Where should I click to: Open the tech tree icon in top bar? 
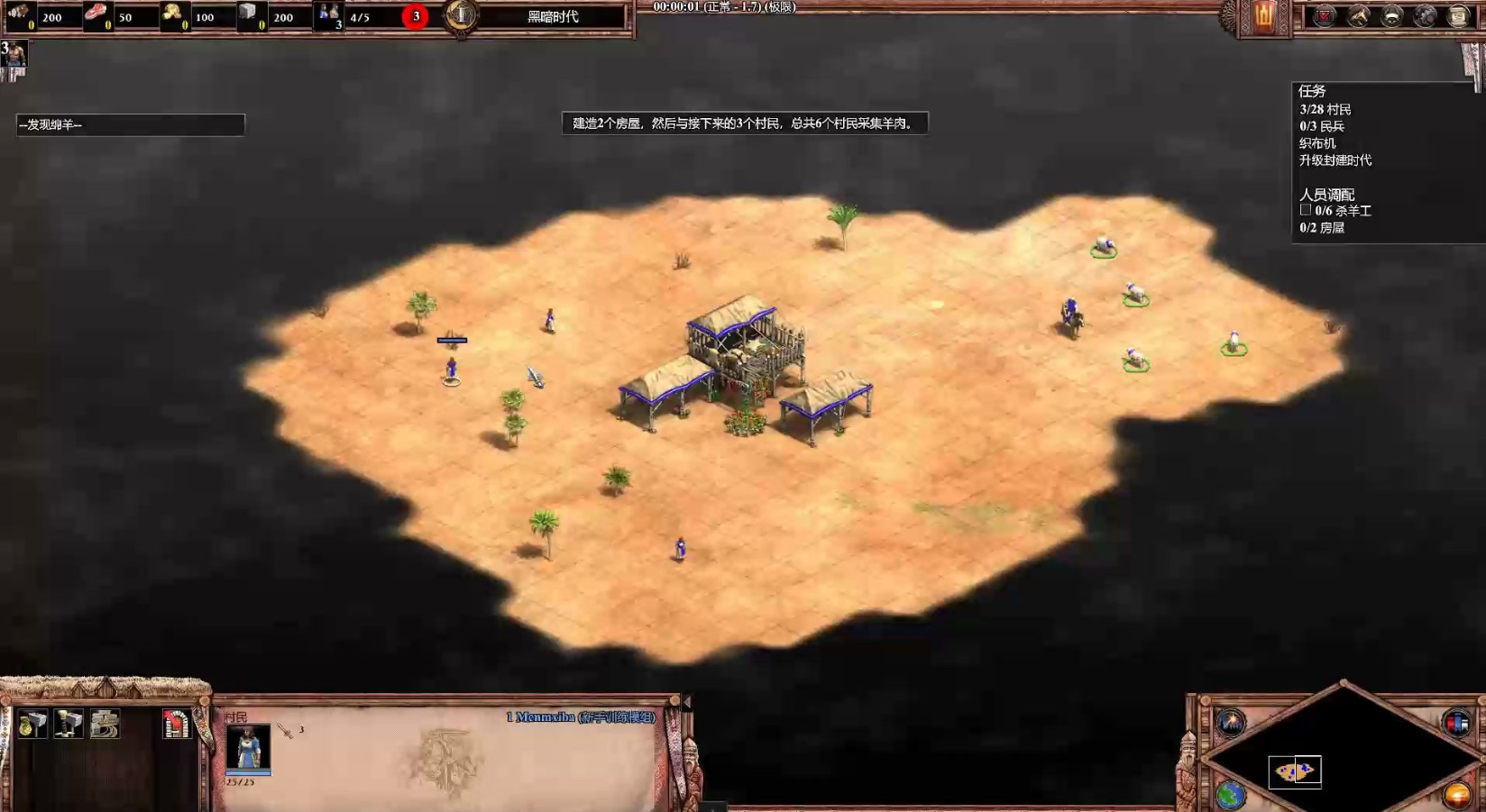pyautogui.click(x=1359, y=16)
